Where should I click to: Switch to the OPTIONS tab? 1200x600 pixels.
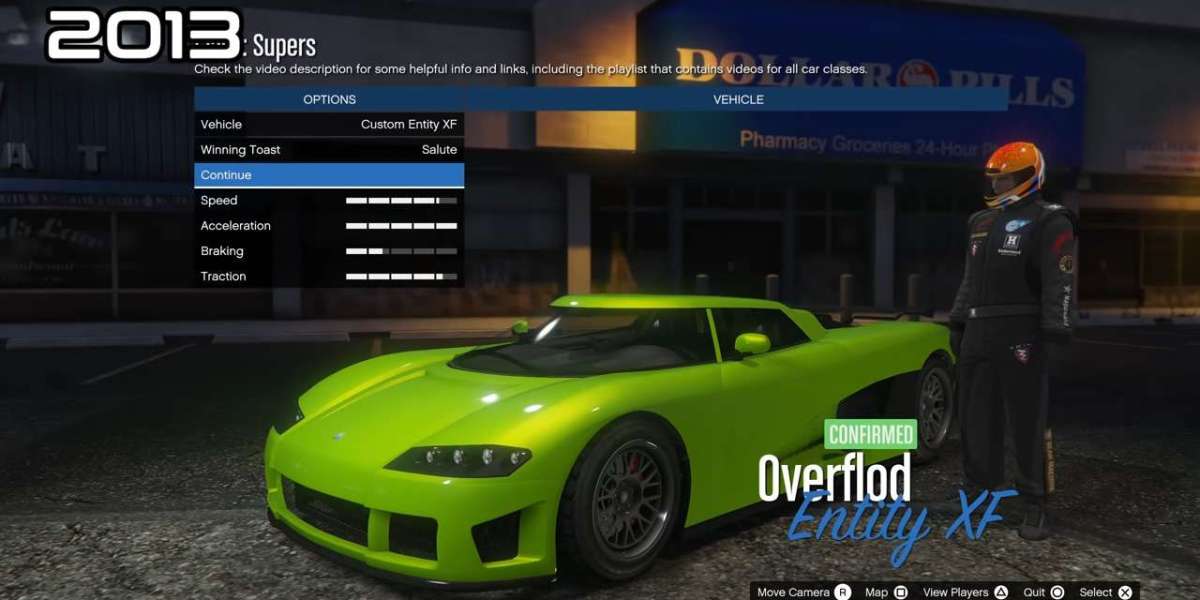tap(329, 99)
